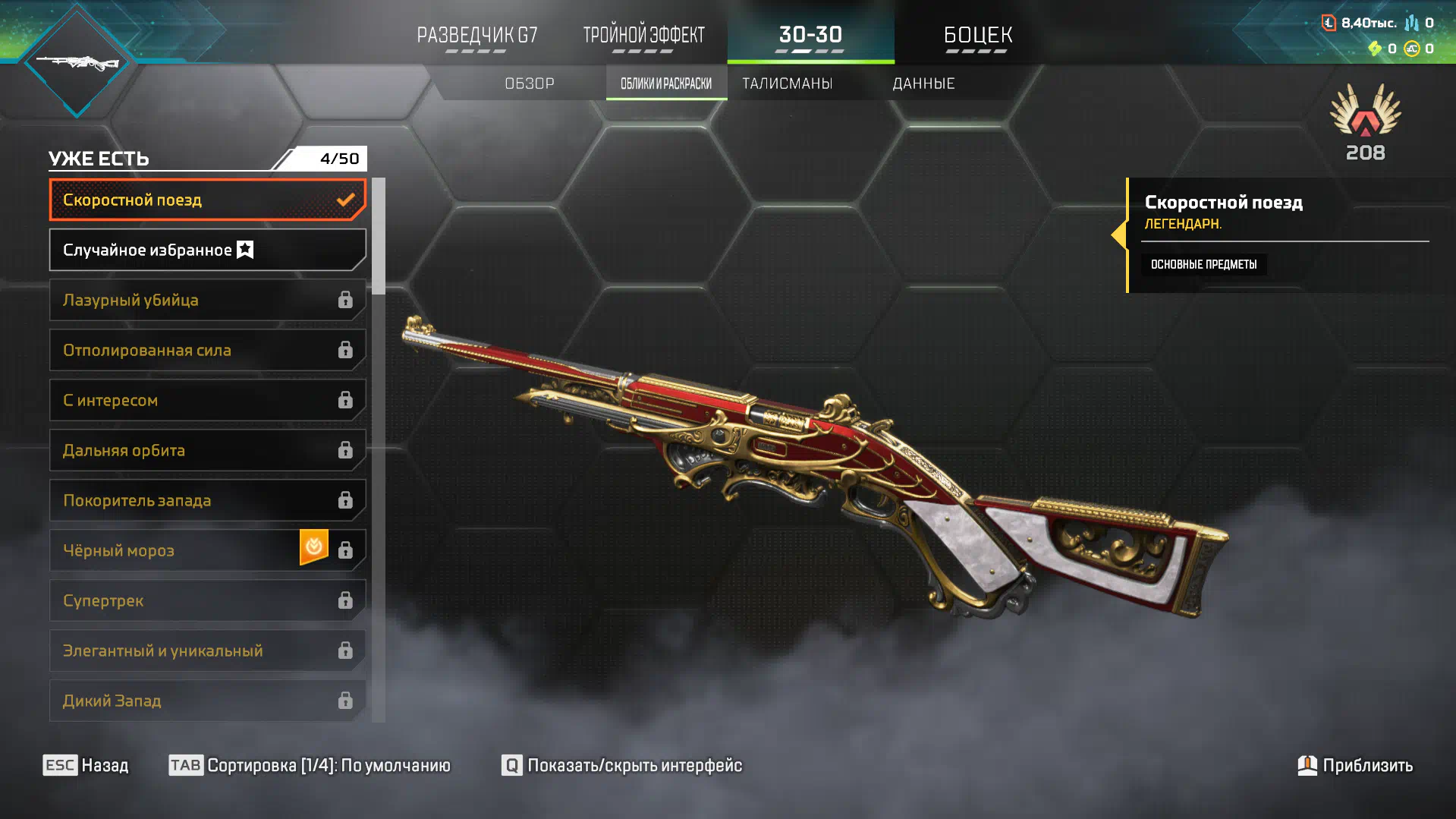Image resolution: width=1456 pixels, height=819 pixels.
Task: Select the Отполированная сила skin
Action: coord(207,350)
